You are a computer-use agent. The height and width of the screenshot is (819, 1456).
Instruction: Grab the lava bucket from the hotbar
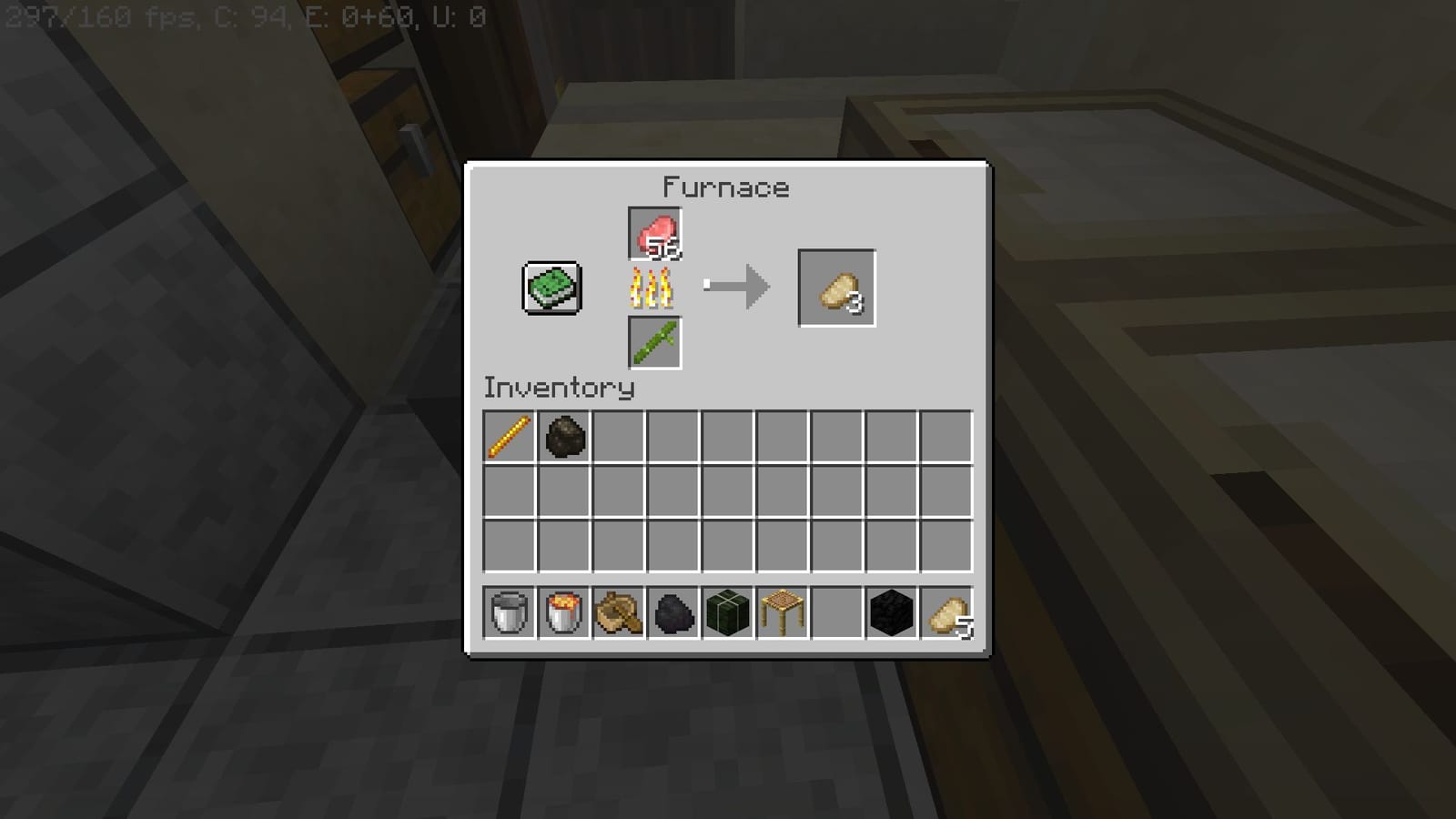562,612
